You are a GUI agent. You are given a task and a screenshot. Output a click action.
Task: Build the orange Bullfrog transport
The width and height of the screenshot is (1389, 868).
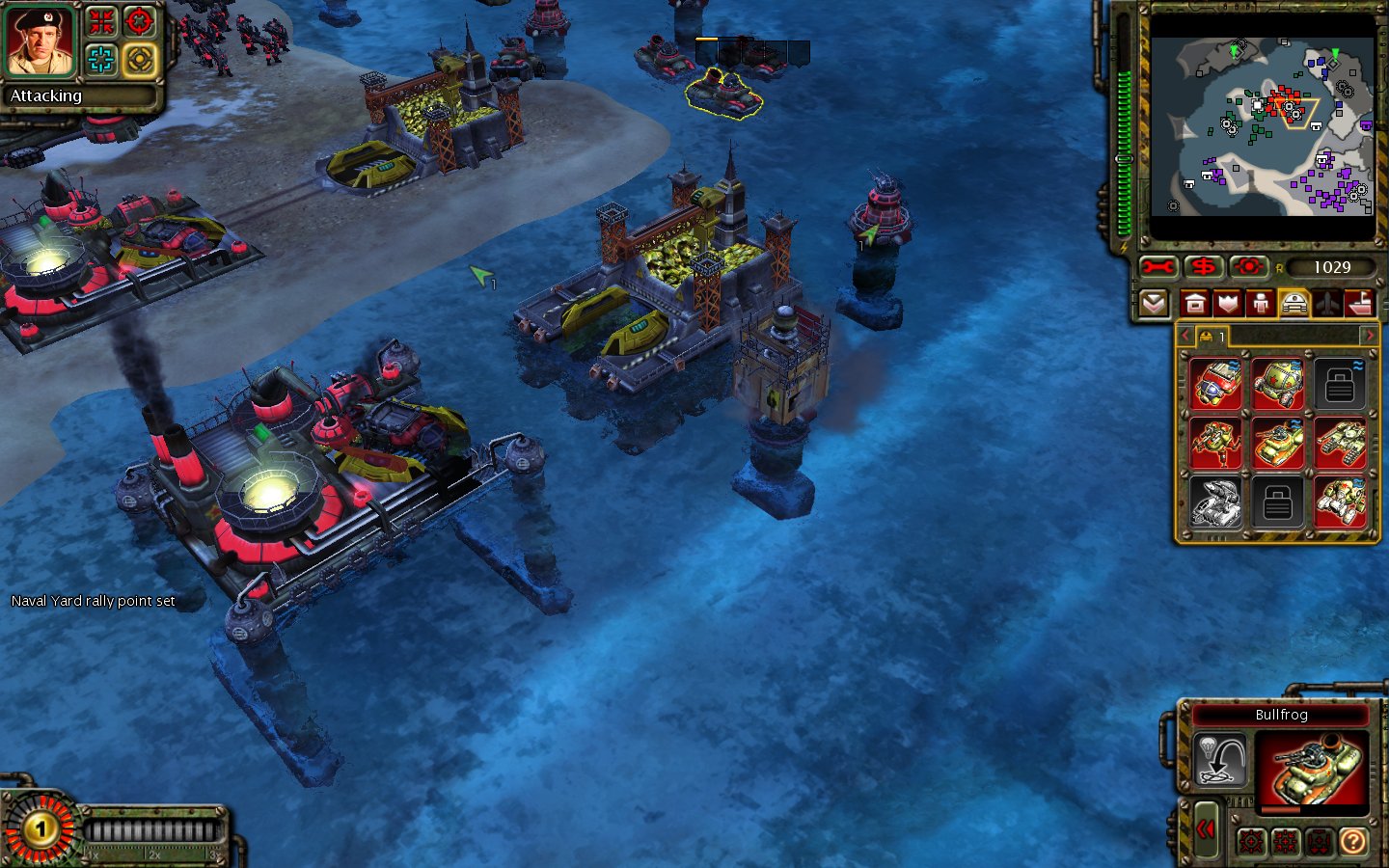[x=1279, y=444]
